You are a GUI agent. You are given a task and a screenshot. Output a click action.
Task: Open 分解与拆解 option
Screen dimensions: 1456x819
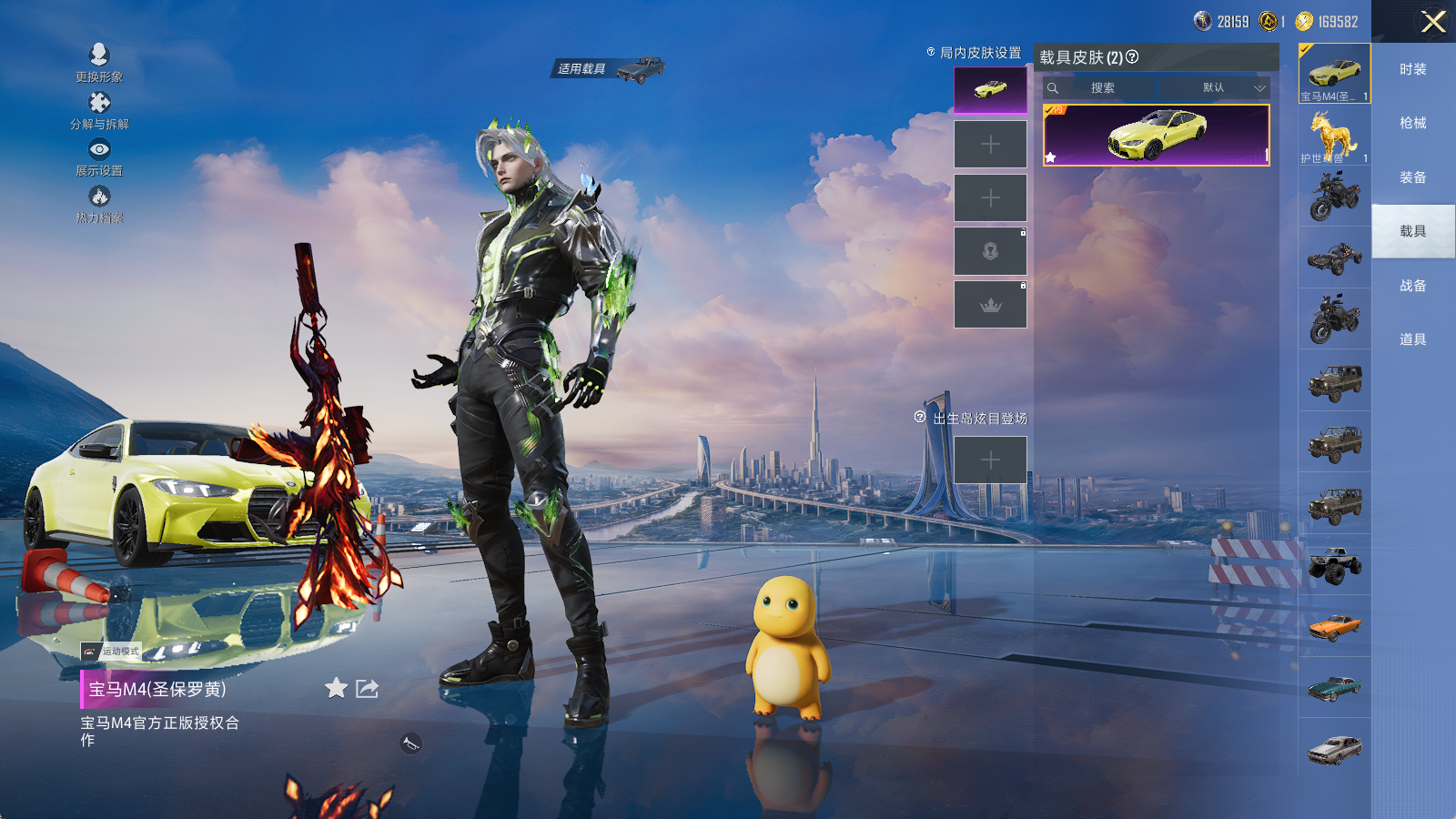click(x=99, y=110)
